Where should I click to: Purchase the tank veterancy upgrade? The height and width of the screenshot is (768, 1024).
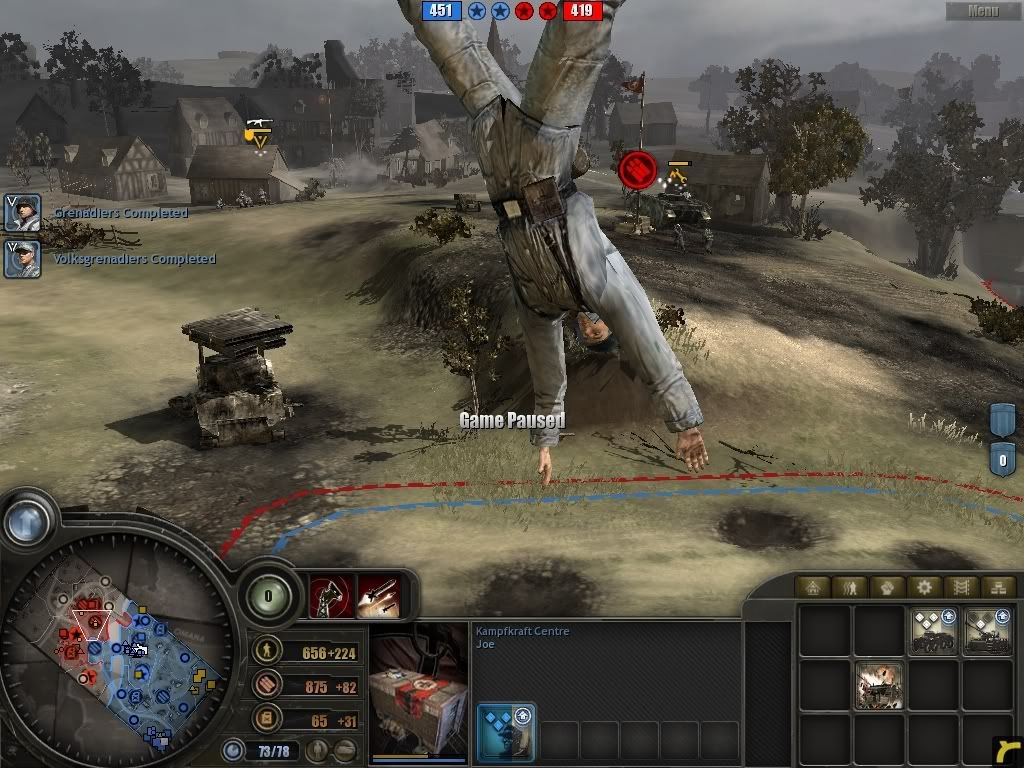pyautogui.click(x=986, y=631)
